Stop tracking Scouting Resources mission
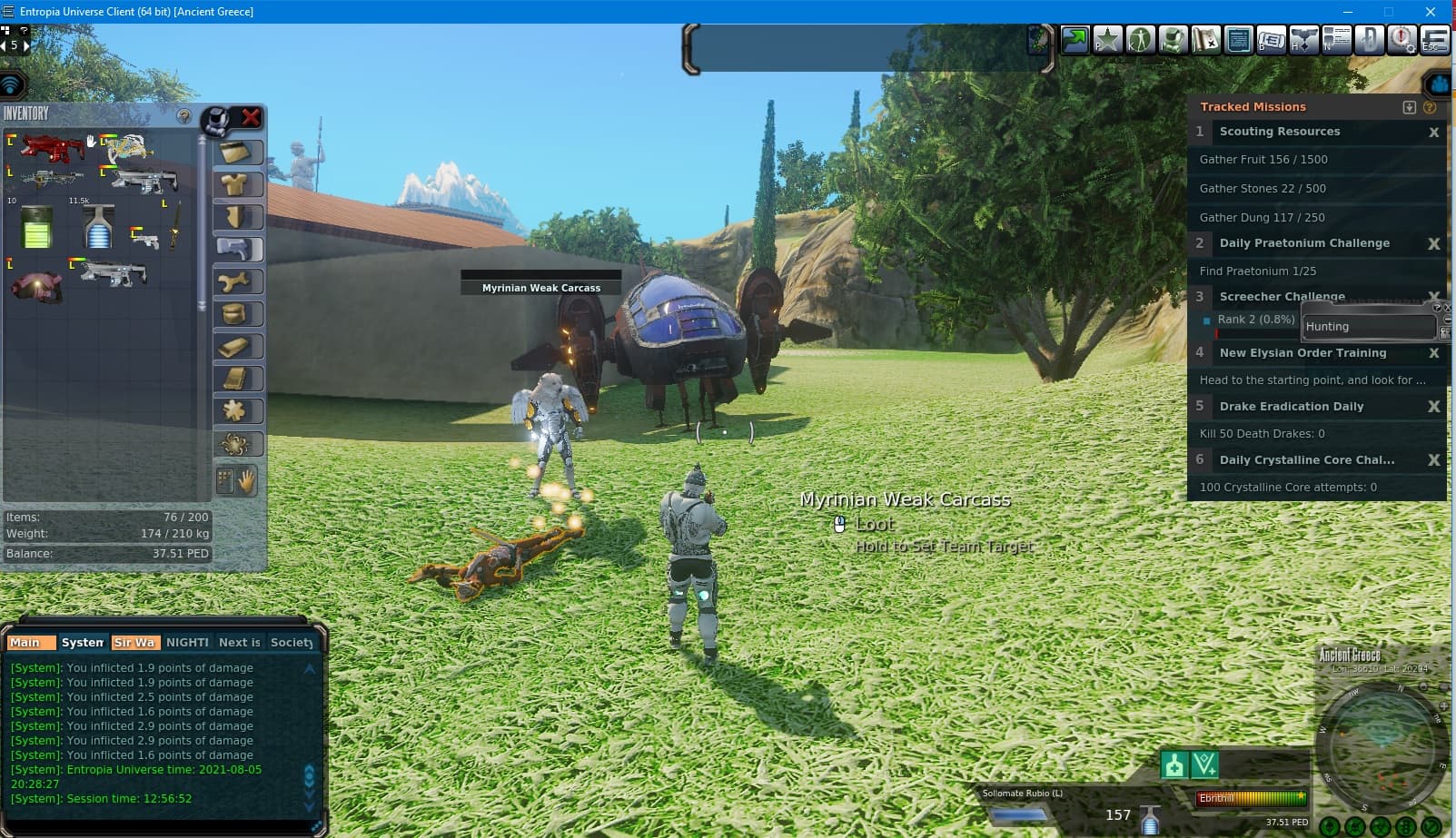The image size is (1456, 838). 1433,133
